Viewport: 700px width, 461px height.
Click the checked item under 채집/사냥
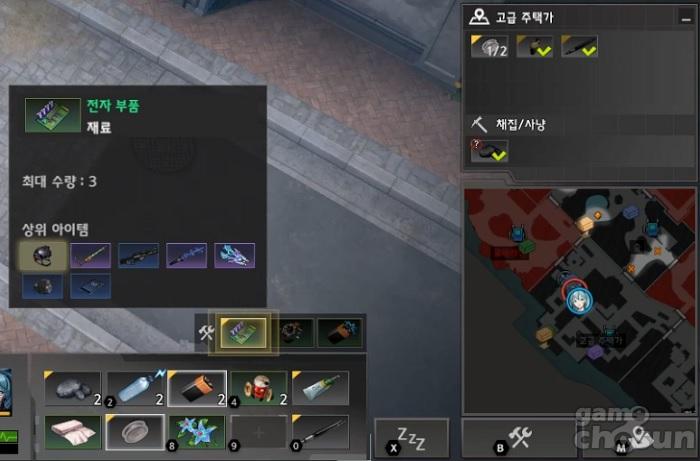(490, 150)
